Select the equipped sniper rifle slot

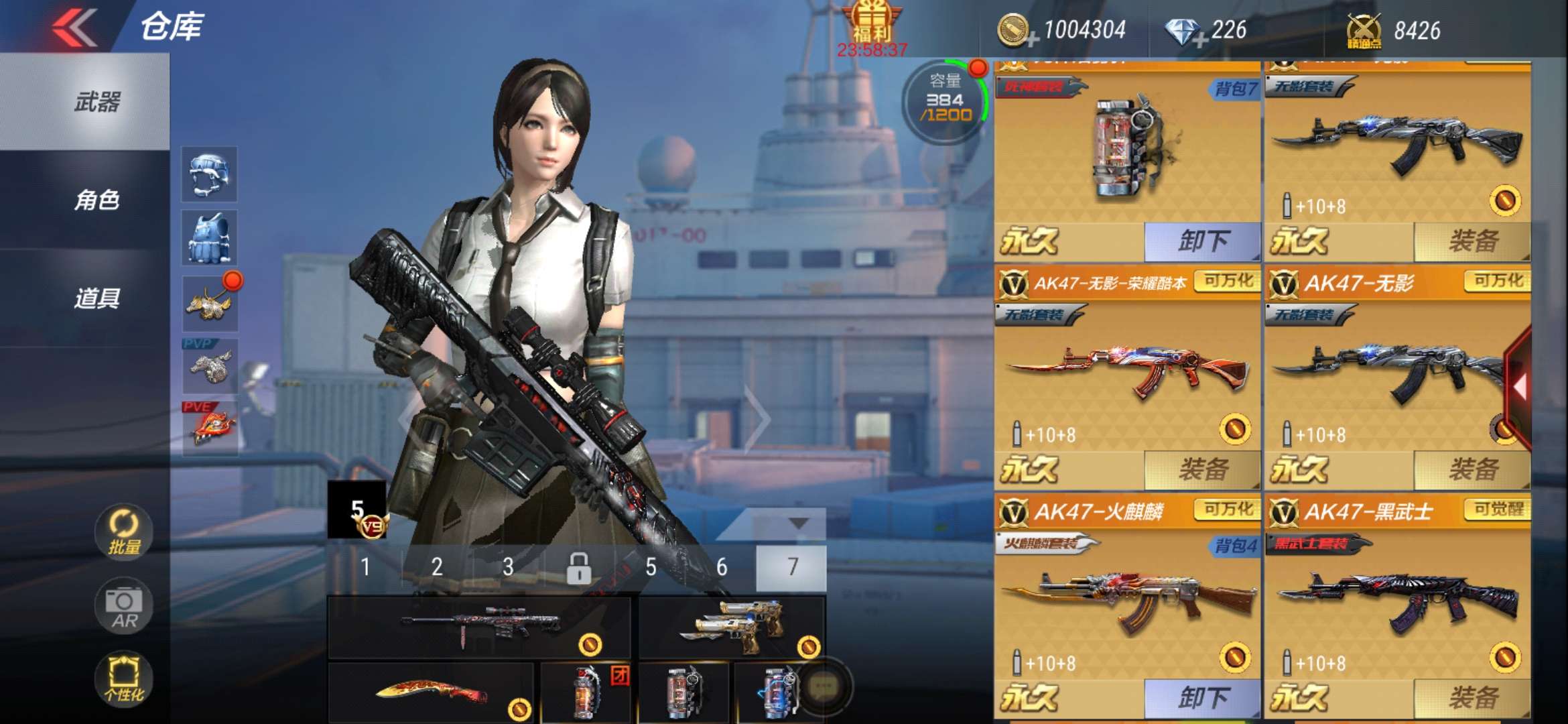click(x=478, y=627)
